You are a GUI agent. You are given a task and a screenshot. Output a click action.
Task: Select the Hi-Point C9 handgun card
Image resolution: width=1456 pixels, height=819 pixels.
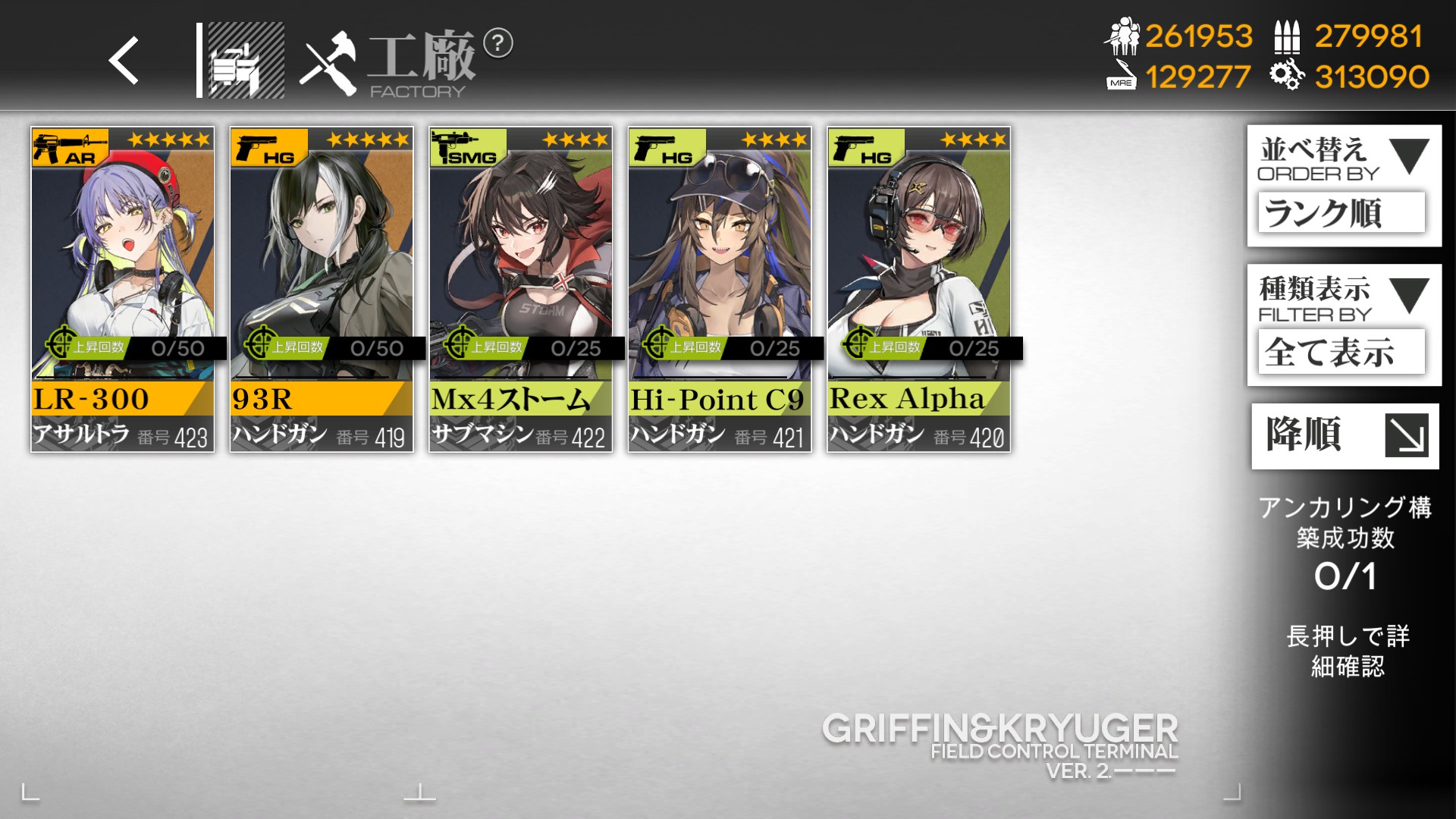click(x=720, y=290)
